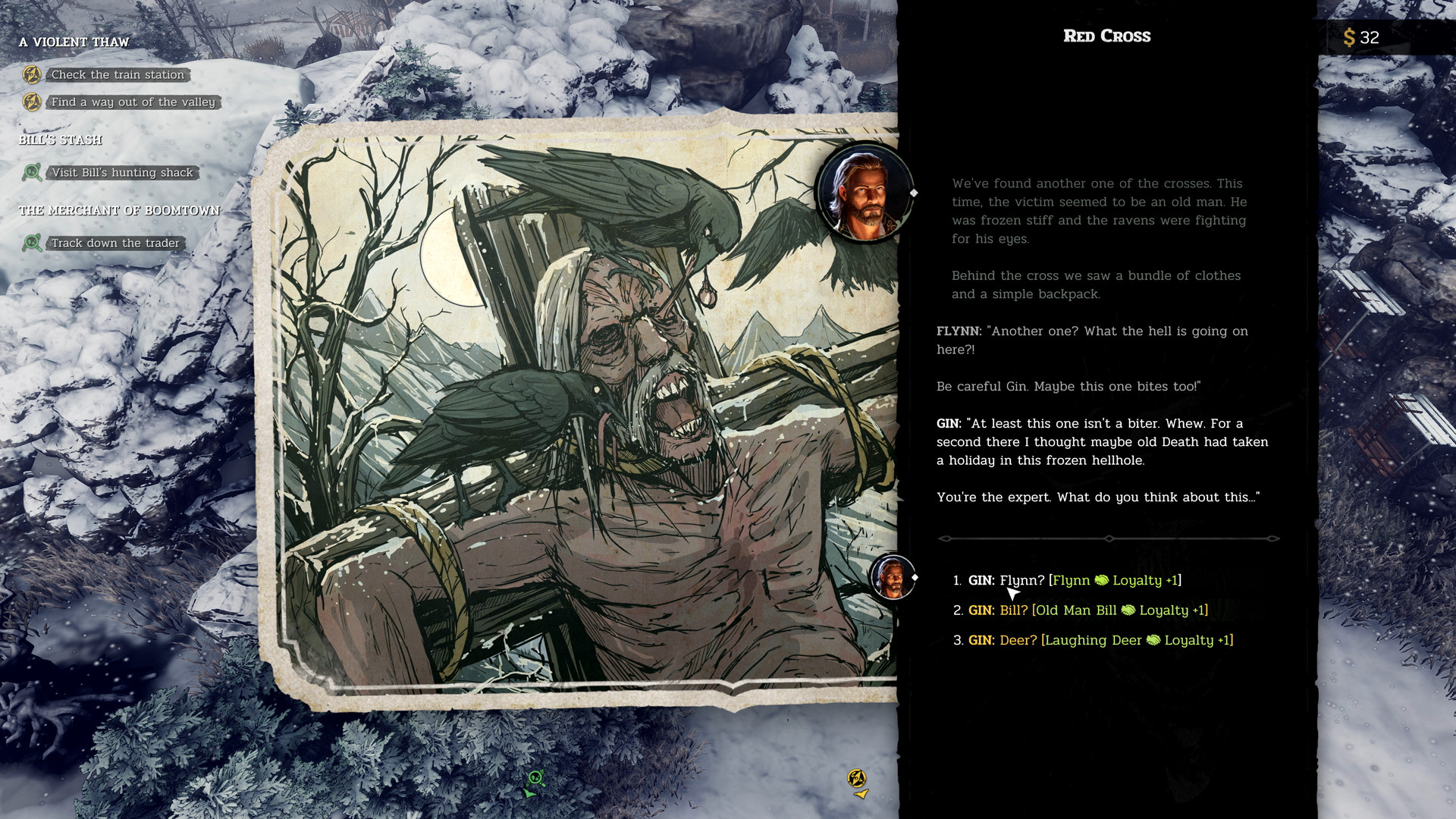
Task: Collapse the "A Violent Thaw" quest header
Action: tap(74, 42)
